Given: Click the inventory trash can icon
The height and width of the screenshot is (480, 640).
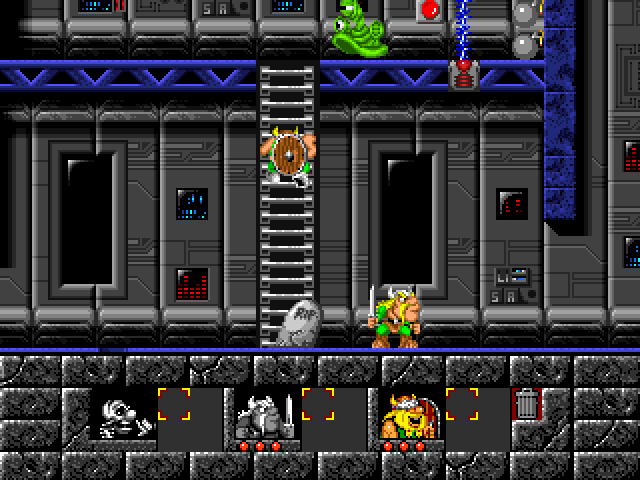Looking at the screenshot, I should point(526,404).
